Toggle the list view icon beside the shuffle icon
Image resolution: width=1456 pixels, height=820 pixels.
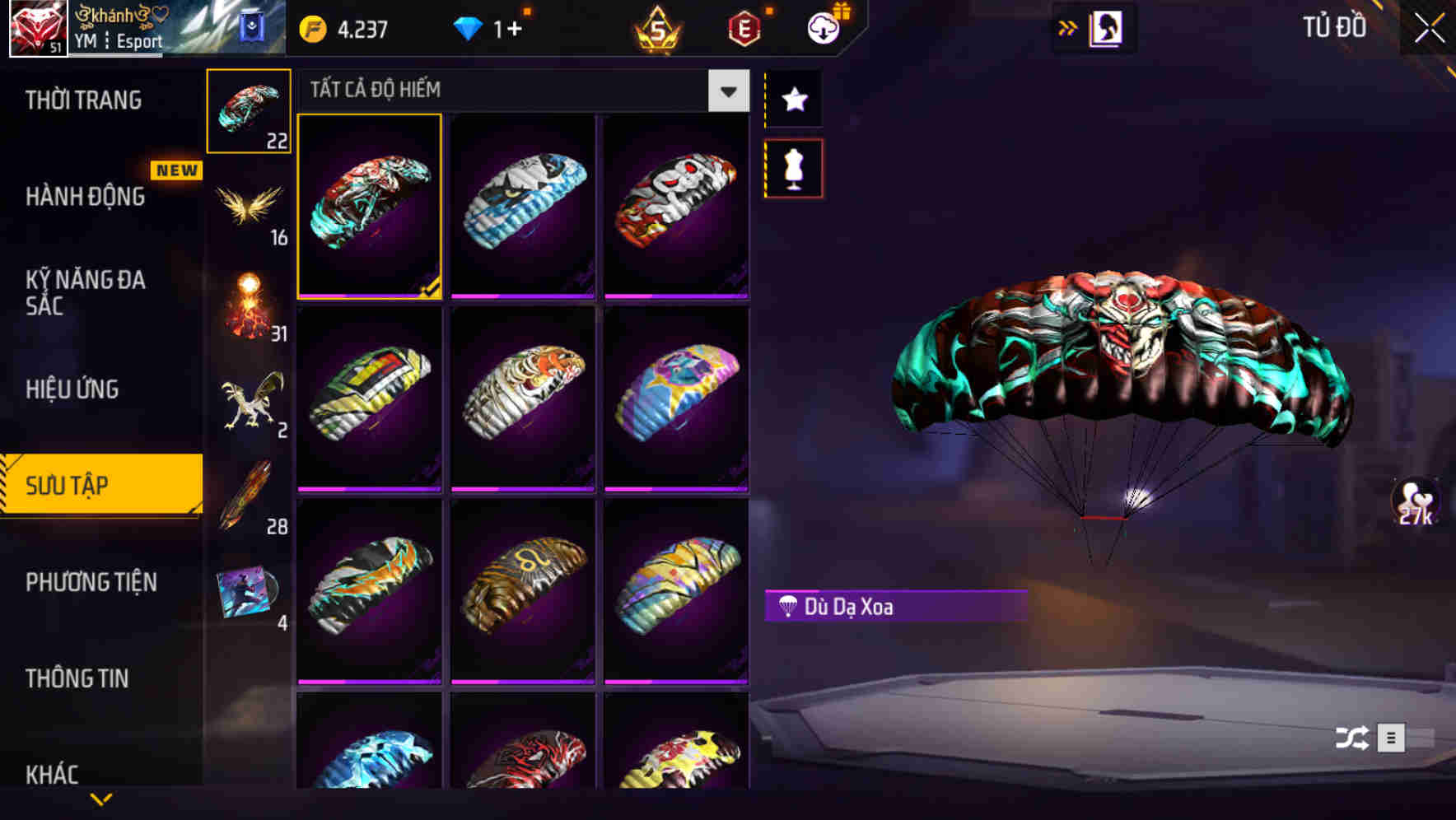(1392, 737)
